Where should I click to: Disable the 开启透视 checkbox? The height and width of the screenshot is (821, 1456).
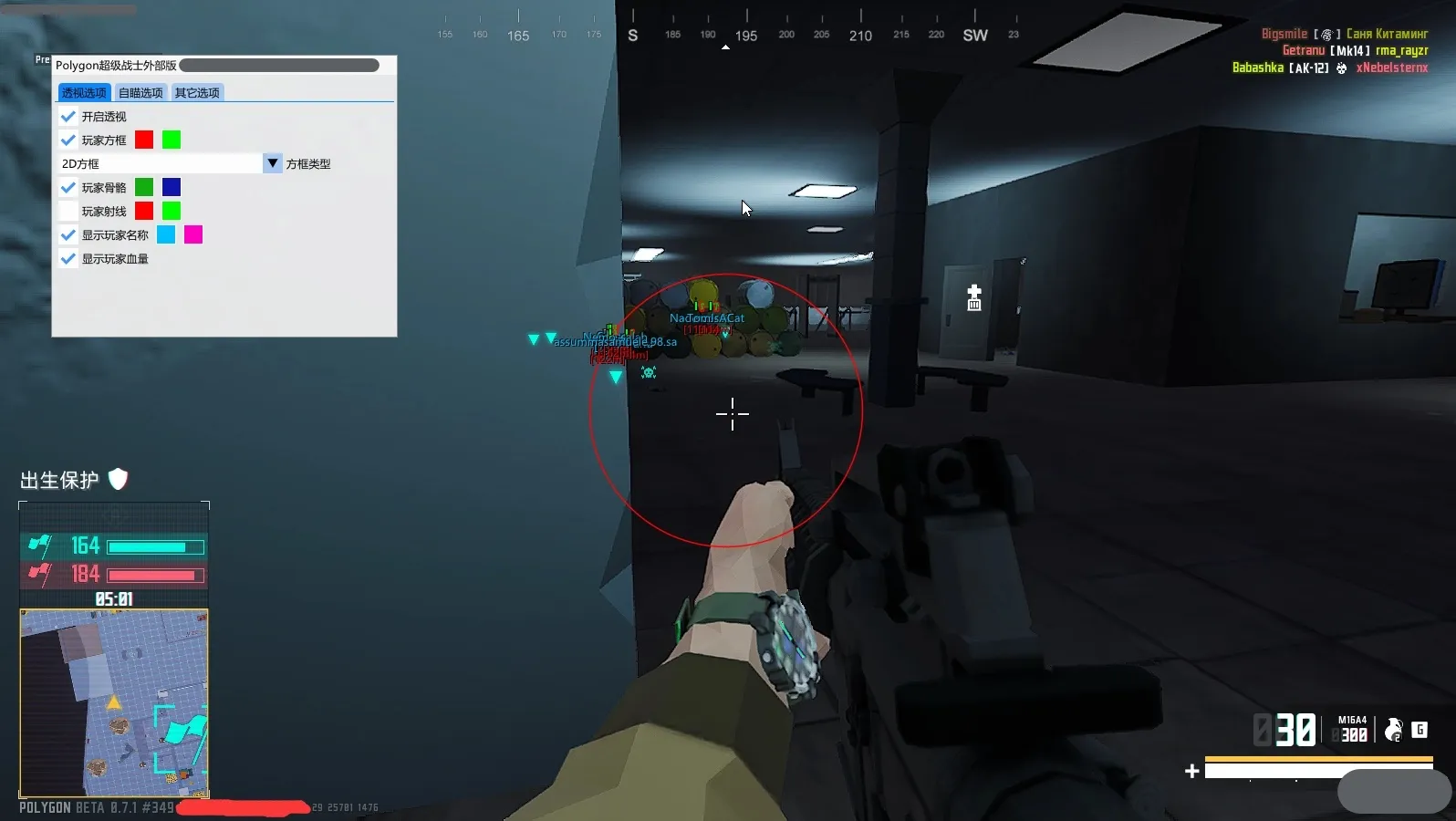[x=68, y=116]
